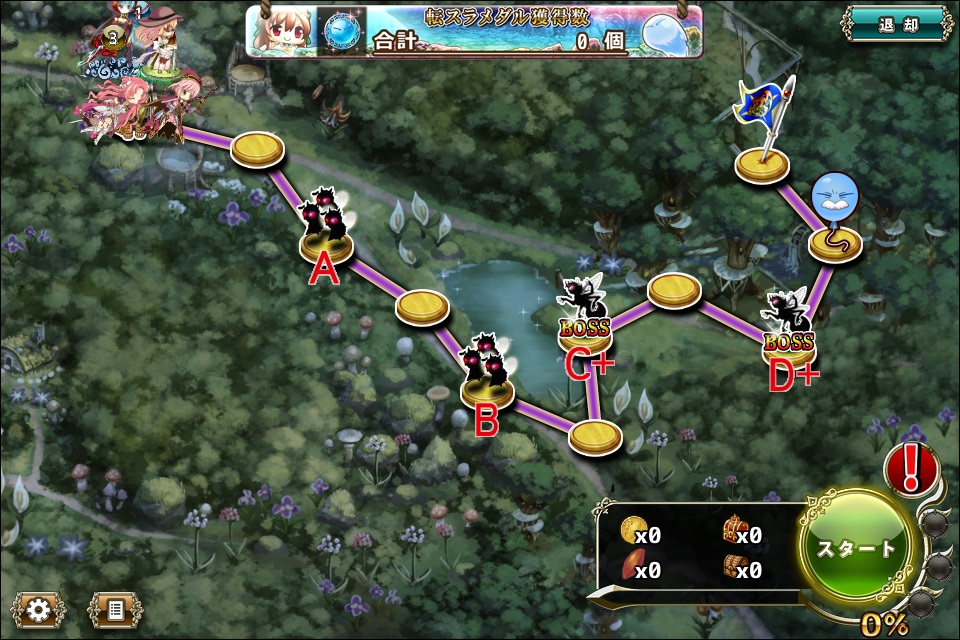Screen dimensions: 960x640
Task: Choose the C+ boss node
Action: [x=585, y=322]
